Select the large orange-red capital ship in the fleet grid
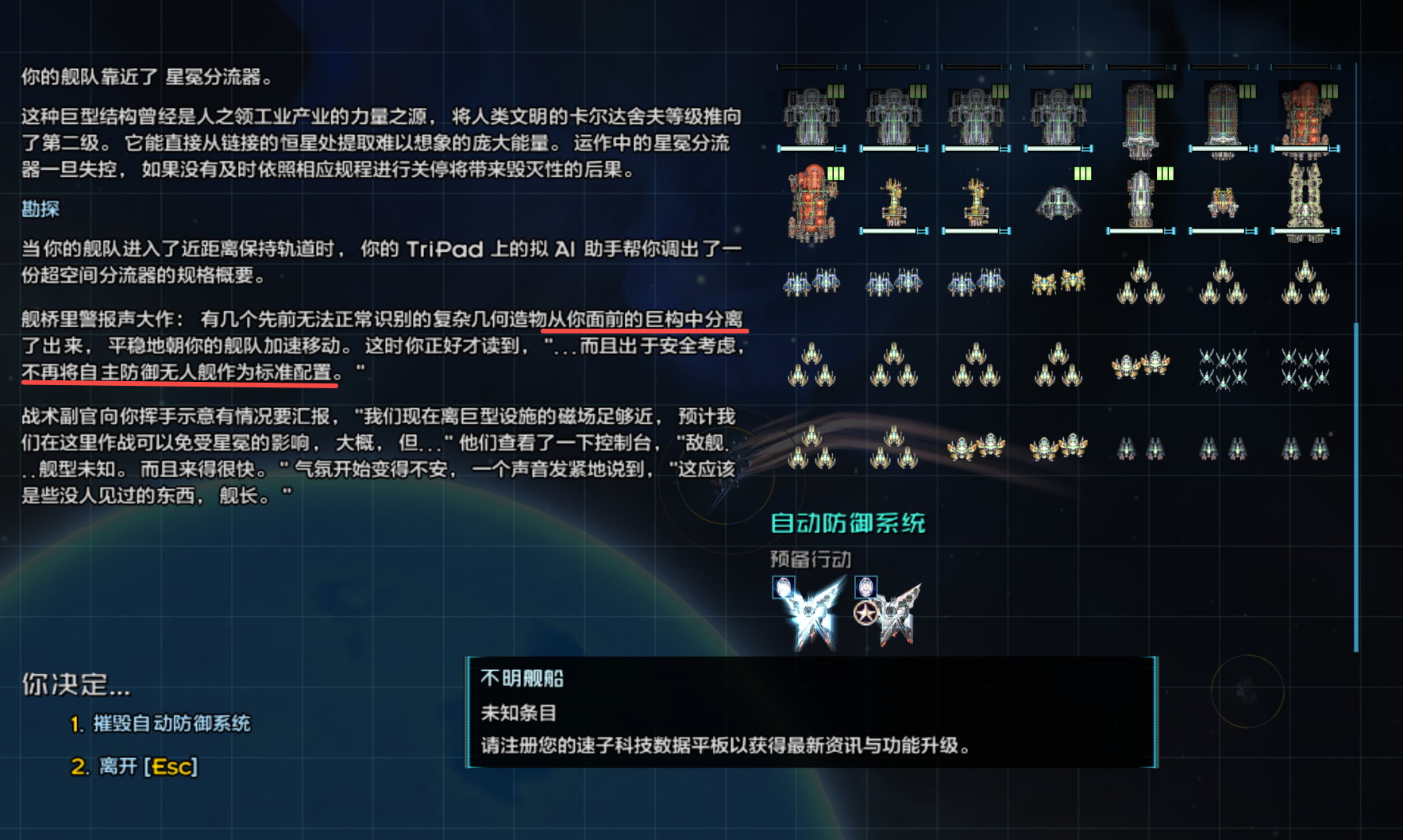Viewport: 1403px width, 840px height. point(811,205)
